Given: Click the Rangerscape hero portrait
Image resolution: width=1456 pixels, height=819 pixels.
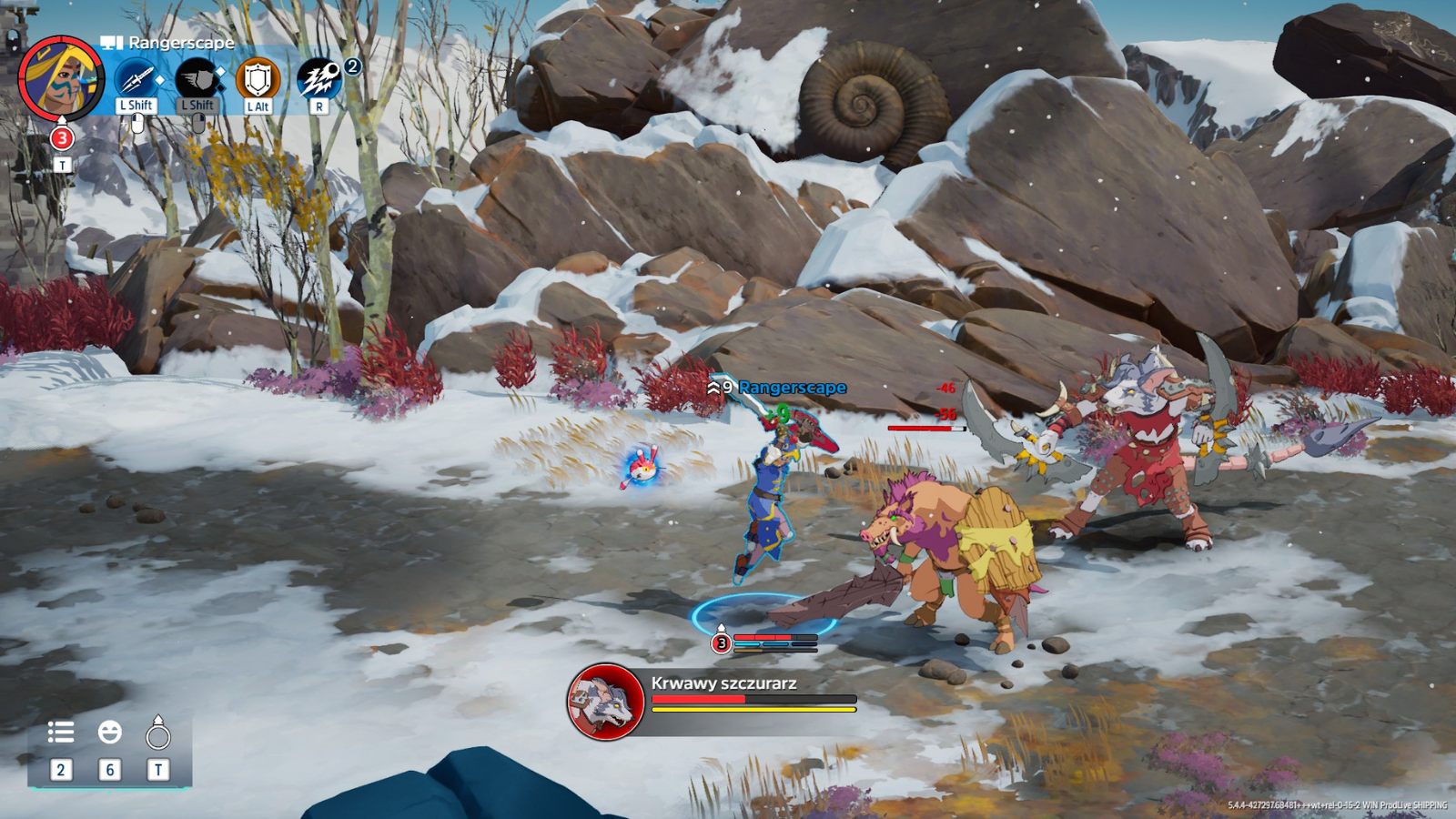Looking at the screenshot, I should click(61, 78).
